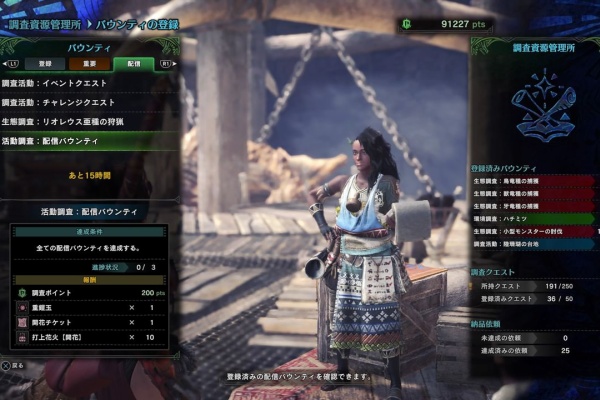Open the 重要 bounty tab
This screenshot has height=400, width=600.
(x=91, y=63)
